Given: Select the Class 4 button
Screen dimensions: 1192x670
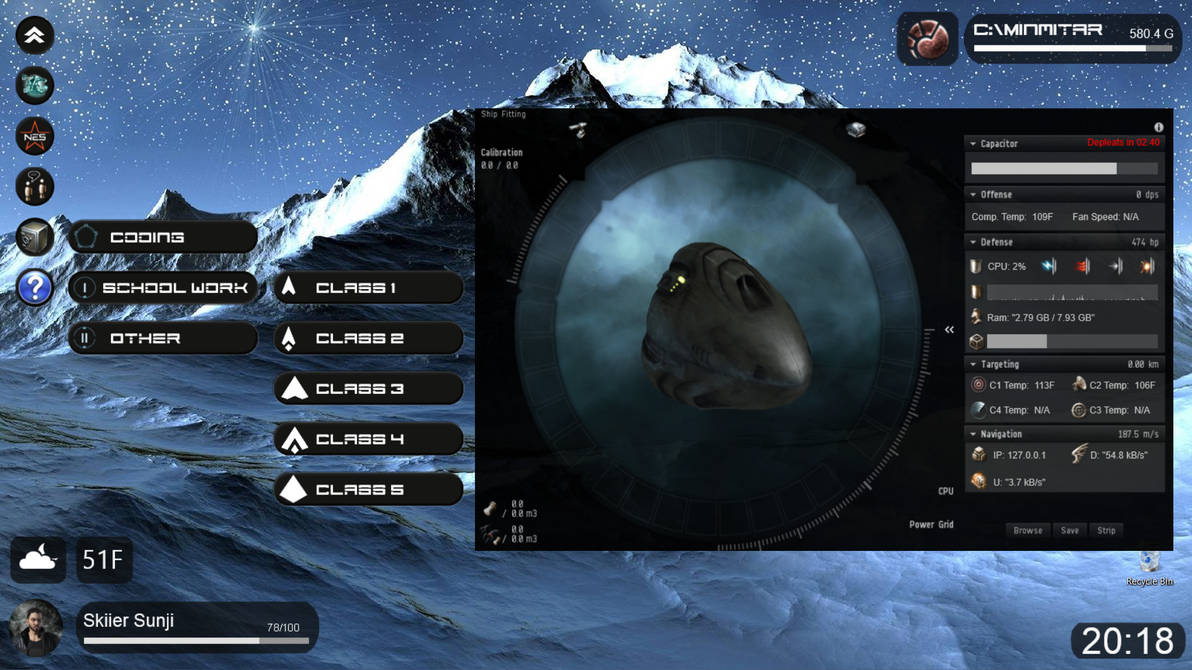Looking at the screenshot, I should click(368, 439).
